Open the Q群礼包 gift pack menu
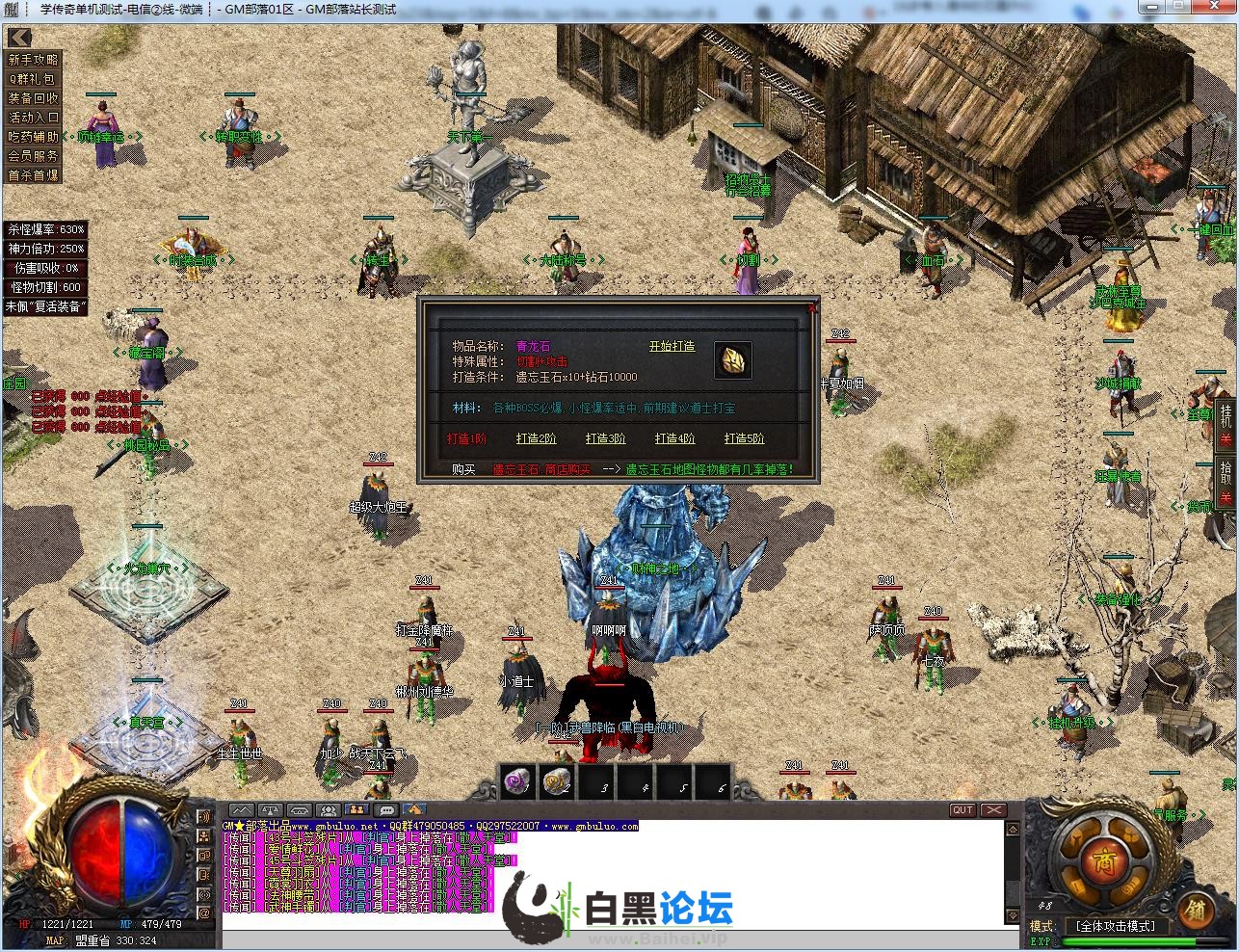 coord(34,79)
